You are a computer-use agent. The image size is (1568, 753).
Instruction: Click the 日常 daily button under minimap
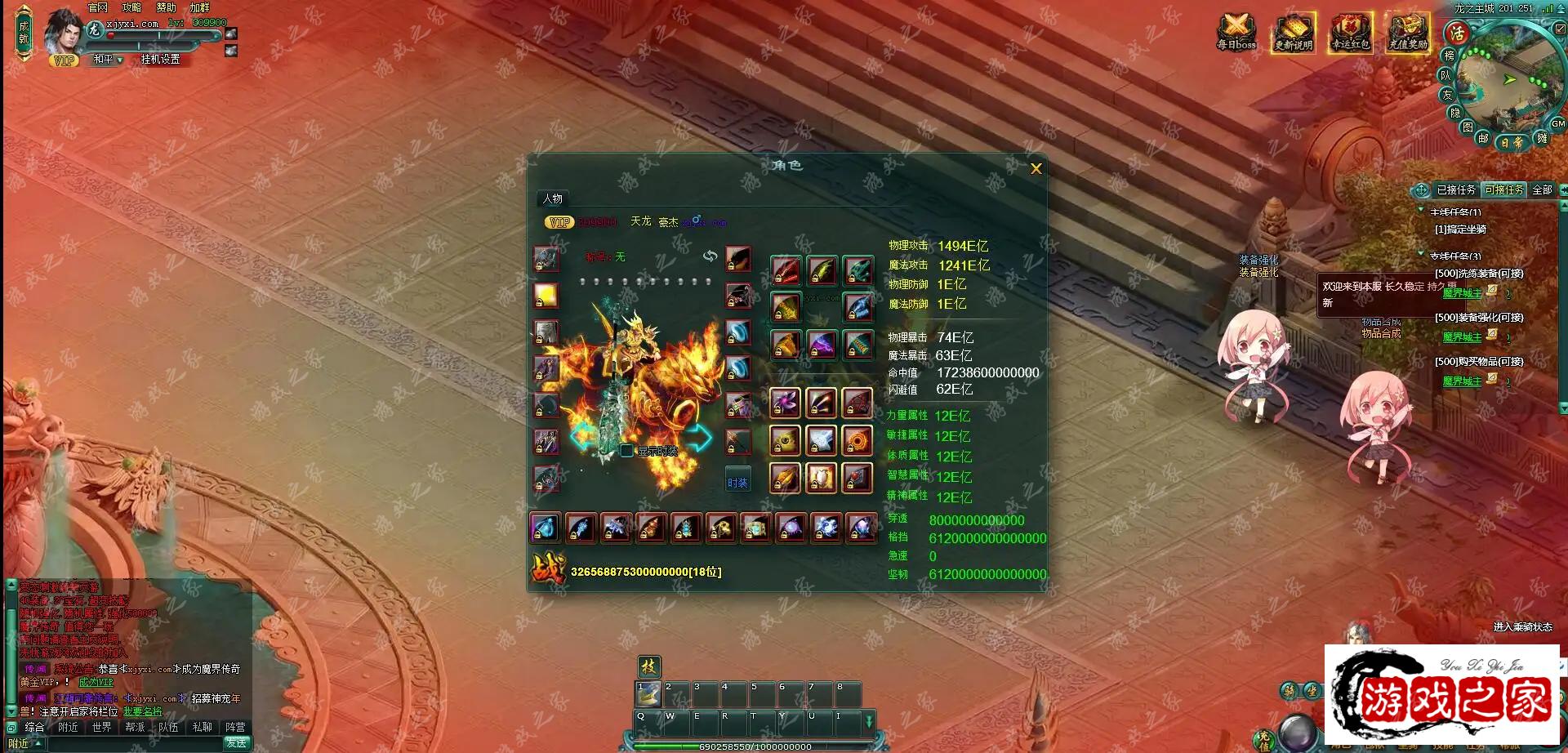pos(1512,142)
